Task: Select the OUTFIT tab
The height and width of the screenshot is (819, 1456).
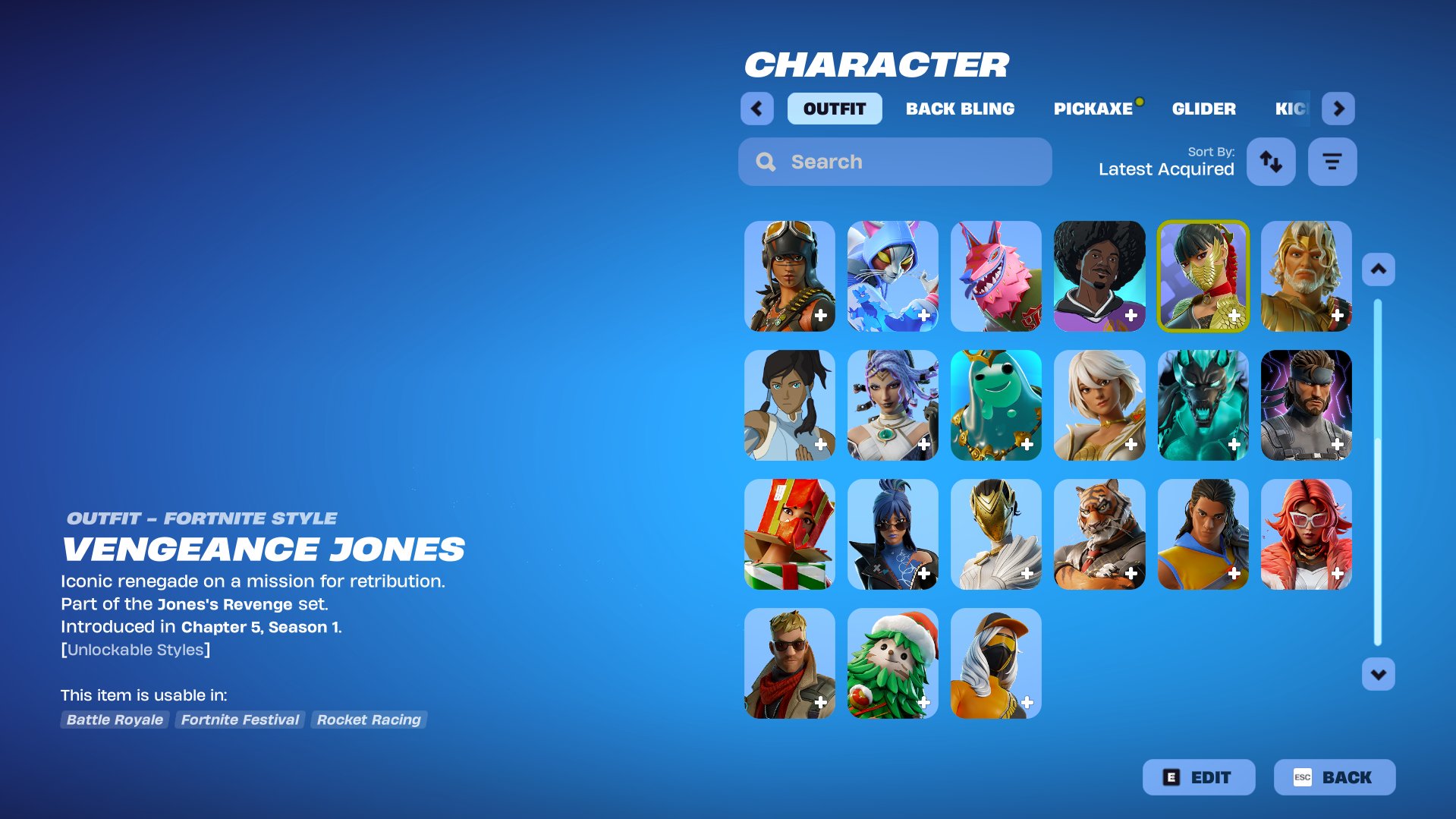Action: coord(834,108)
